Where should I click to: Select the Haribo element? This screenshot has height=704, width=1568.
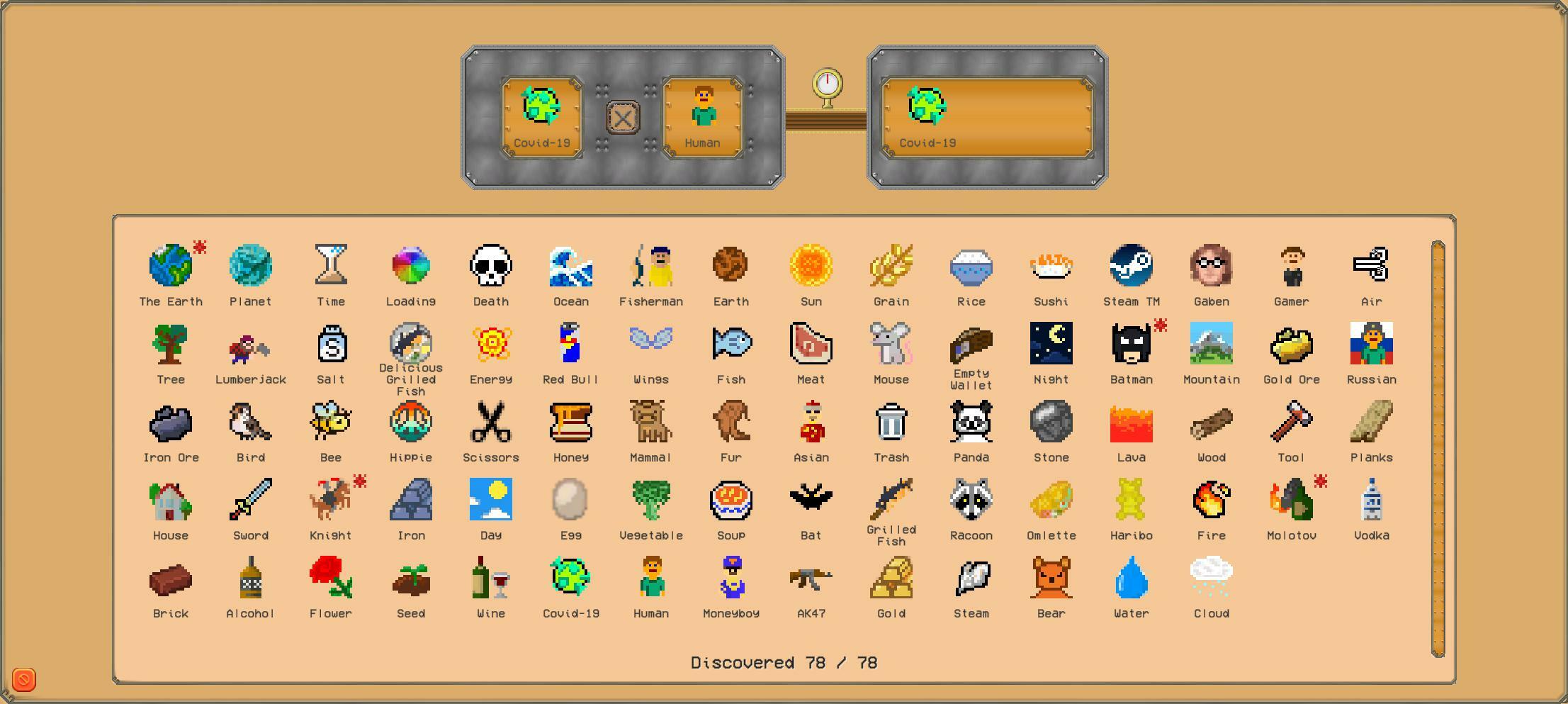[1131, 500]
